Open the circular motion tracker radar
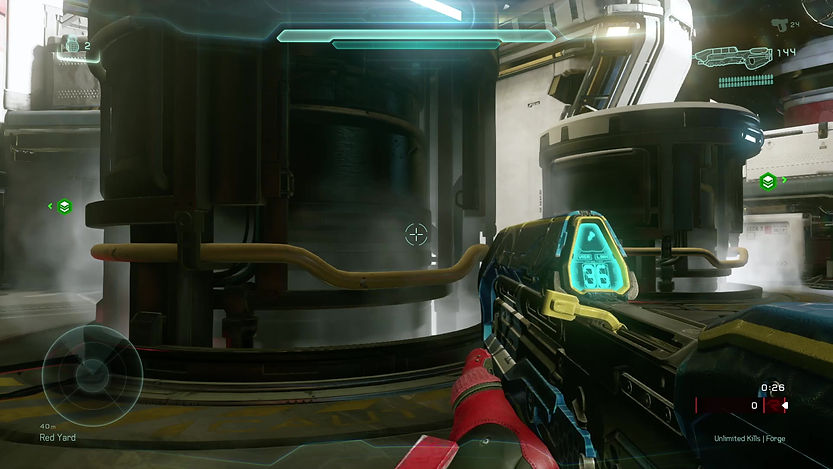Viewport: 833px width, 469px height. pyautogui.click(x=92, y=376)
